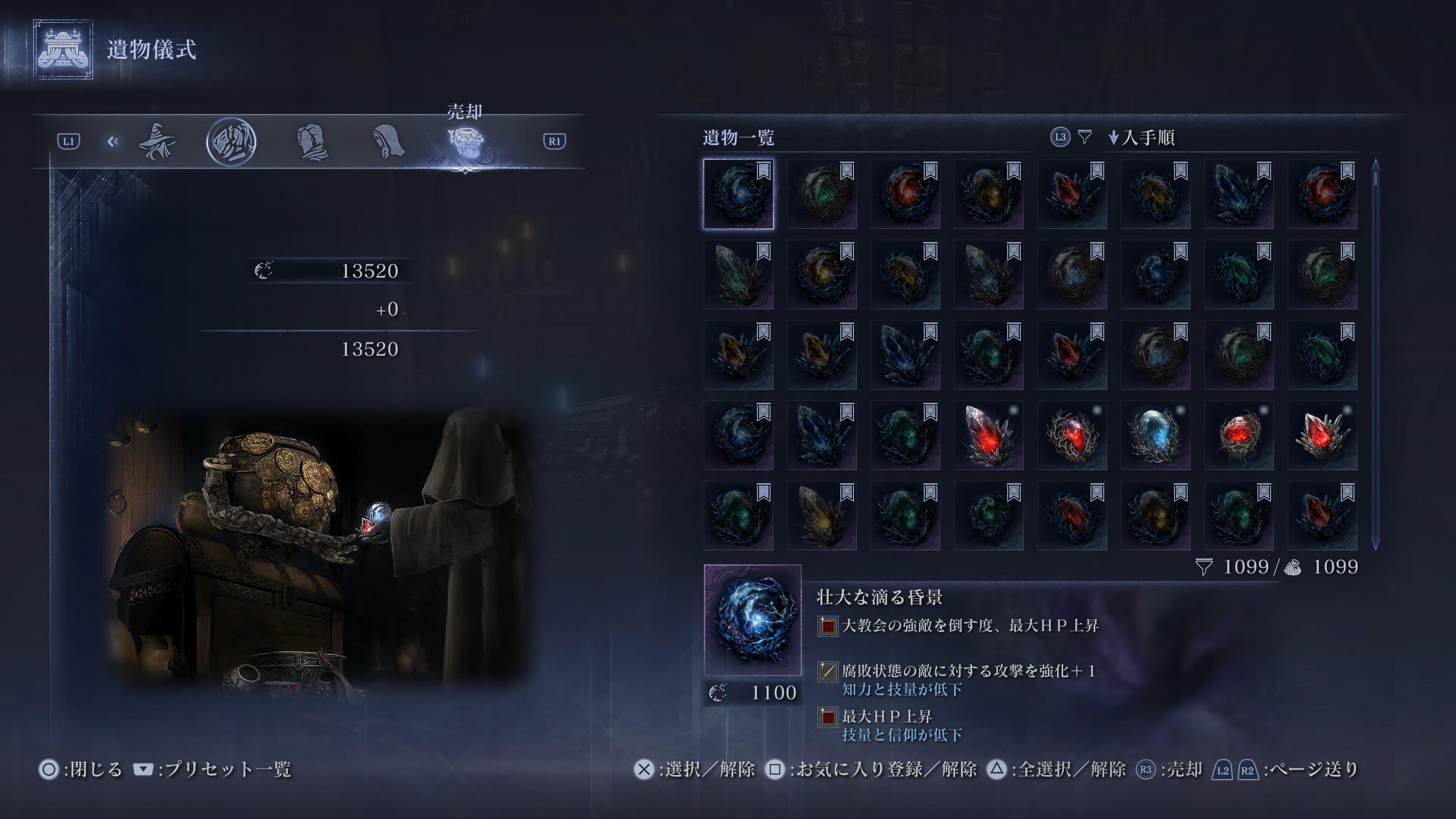The image size is (1456, 819).
Task: Select the witch hat character tab
Action: click(x=157, y=141)
